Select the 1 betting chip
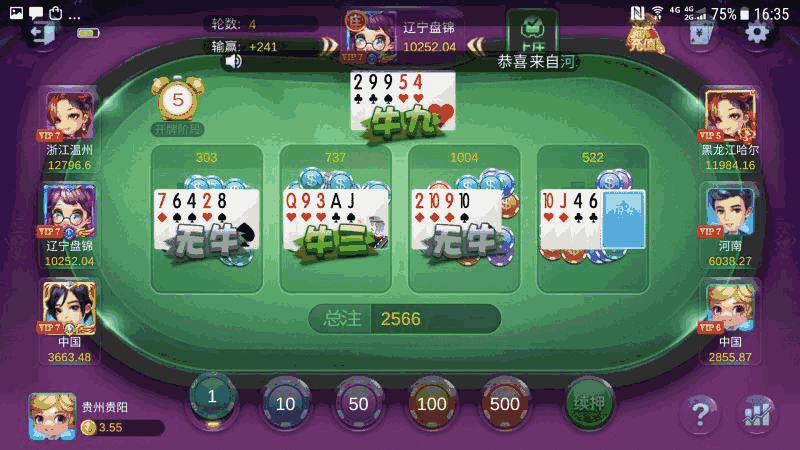Image resolution: width=800 pixels, height=450 pixels. pyautogui.click(x=212, y=398)
